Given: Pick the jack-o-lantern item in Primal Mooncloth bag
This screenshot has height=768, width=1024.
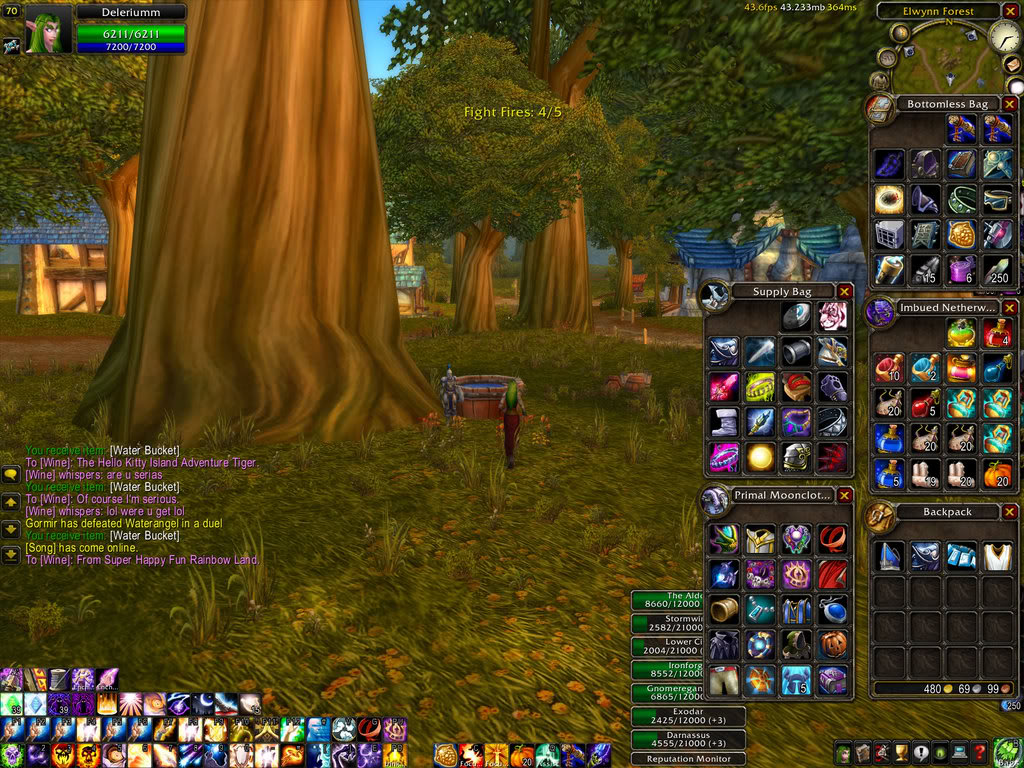Looking at the screenshot, I should [x=833, y=643].
